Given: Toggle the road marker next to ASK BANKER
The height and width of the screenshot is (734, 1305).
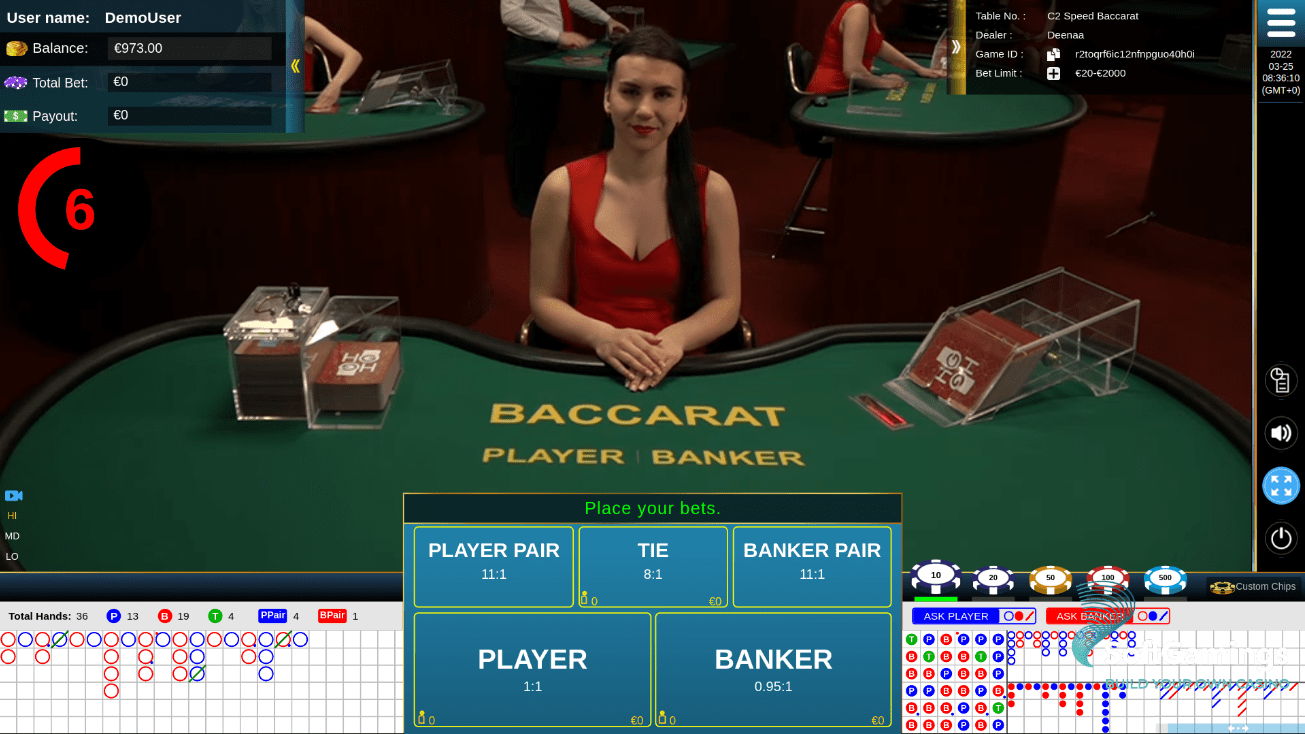Looking at the screenshot, I should coord(1152,615).
